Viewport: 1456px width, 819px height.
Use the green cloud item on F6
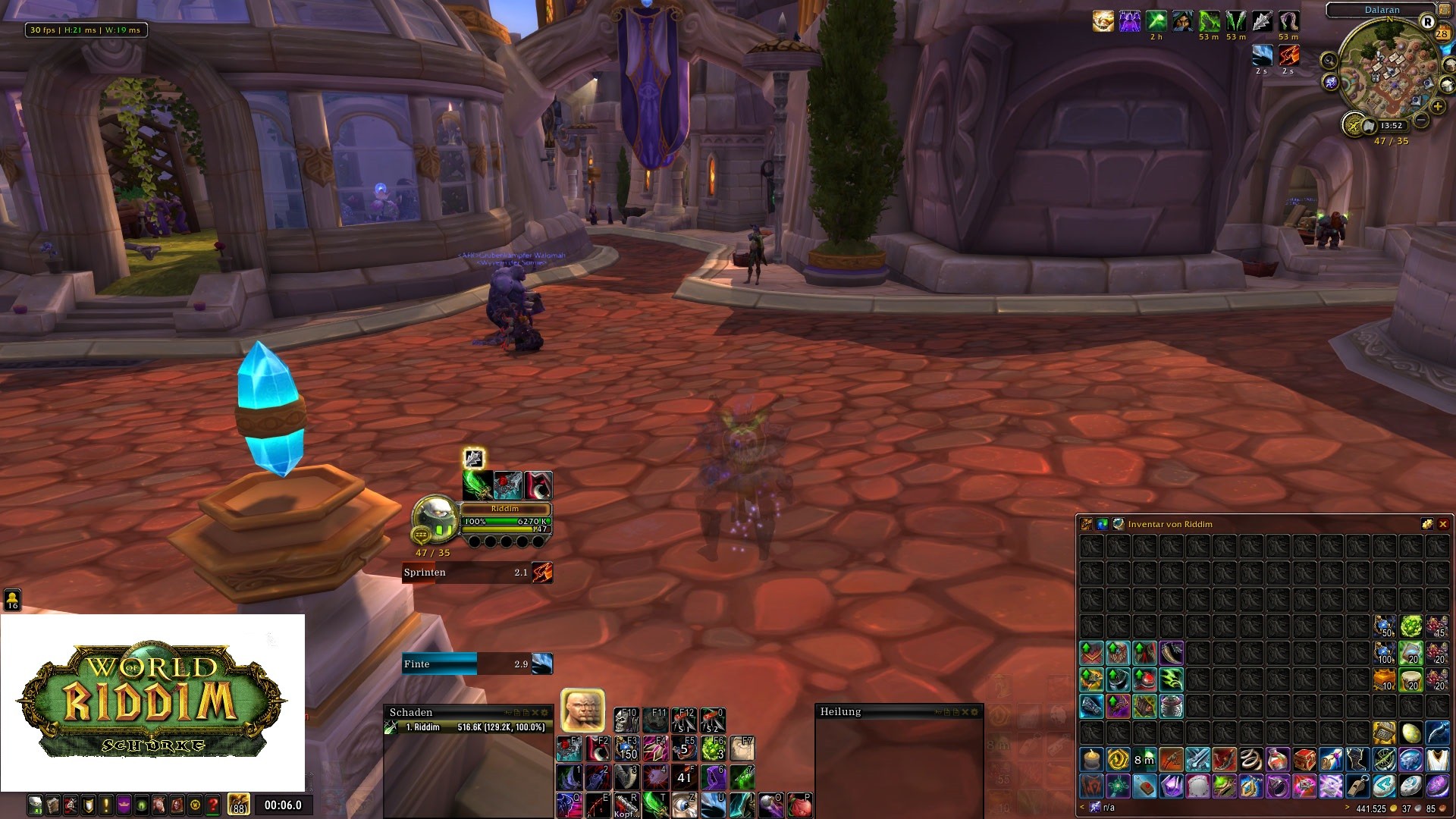coord(713,748)
